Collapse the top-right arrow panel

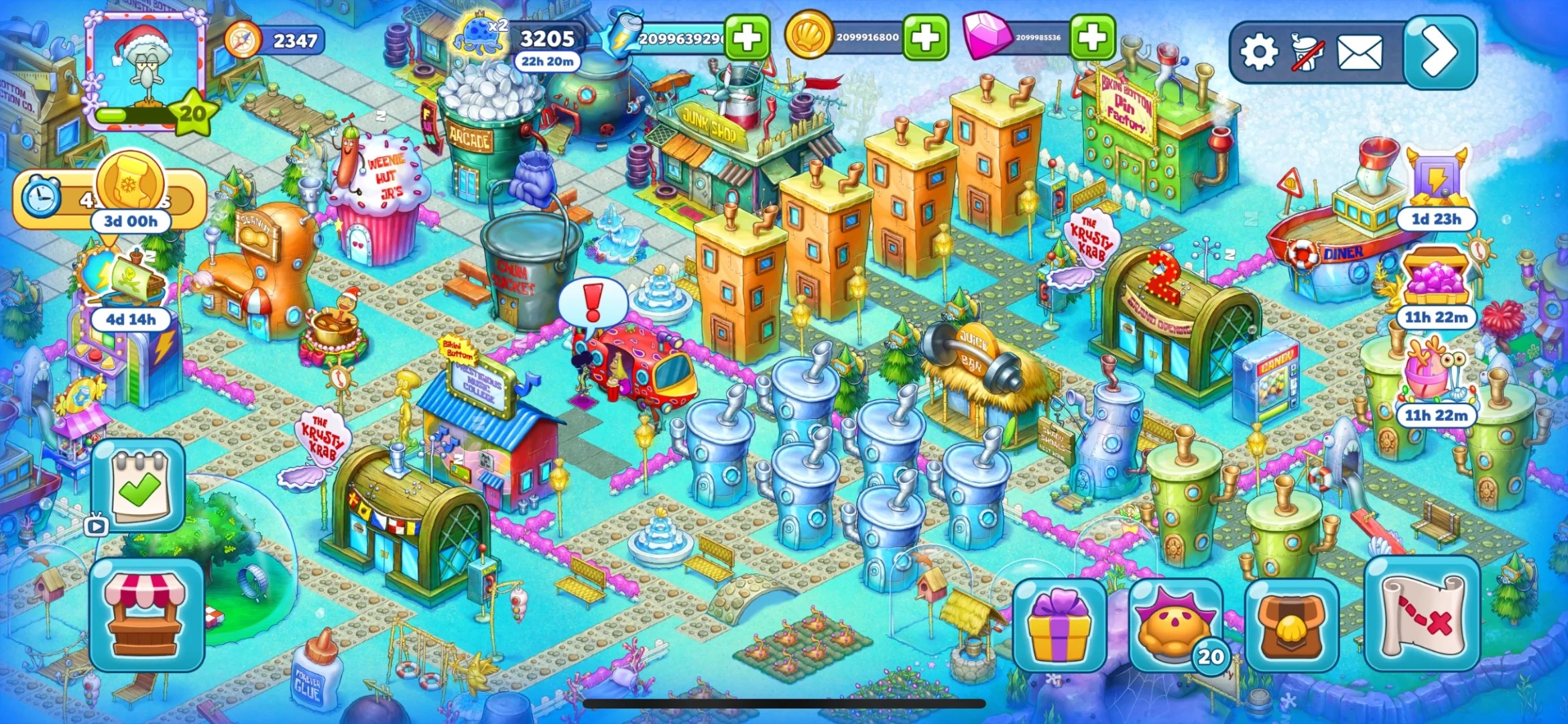[x=1439, y=52]
